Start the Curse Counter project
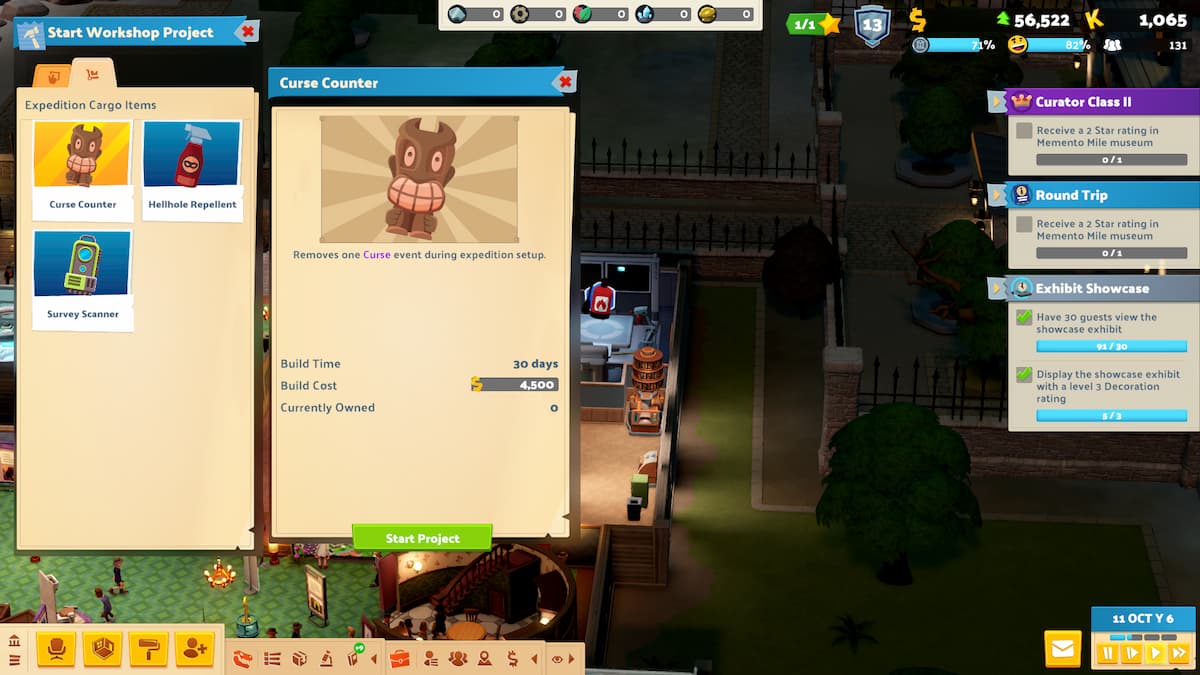This screenshot has width=1200, height=675. [422, 538]
